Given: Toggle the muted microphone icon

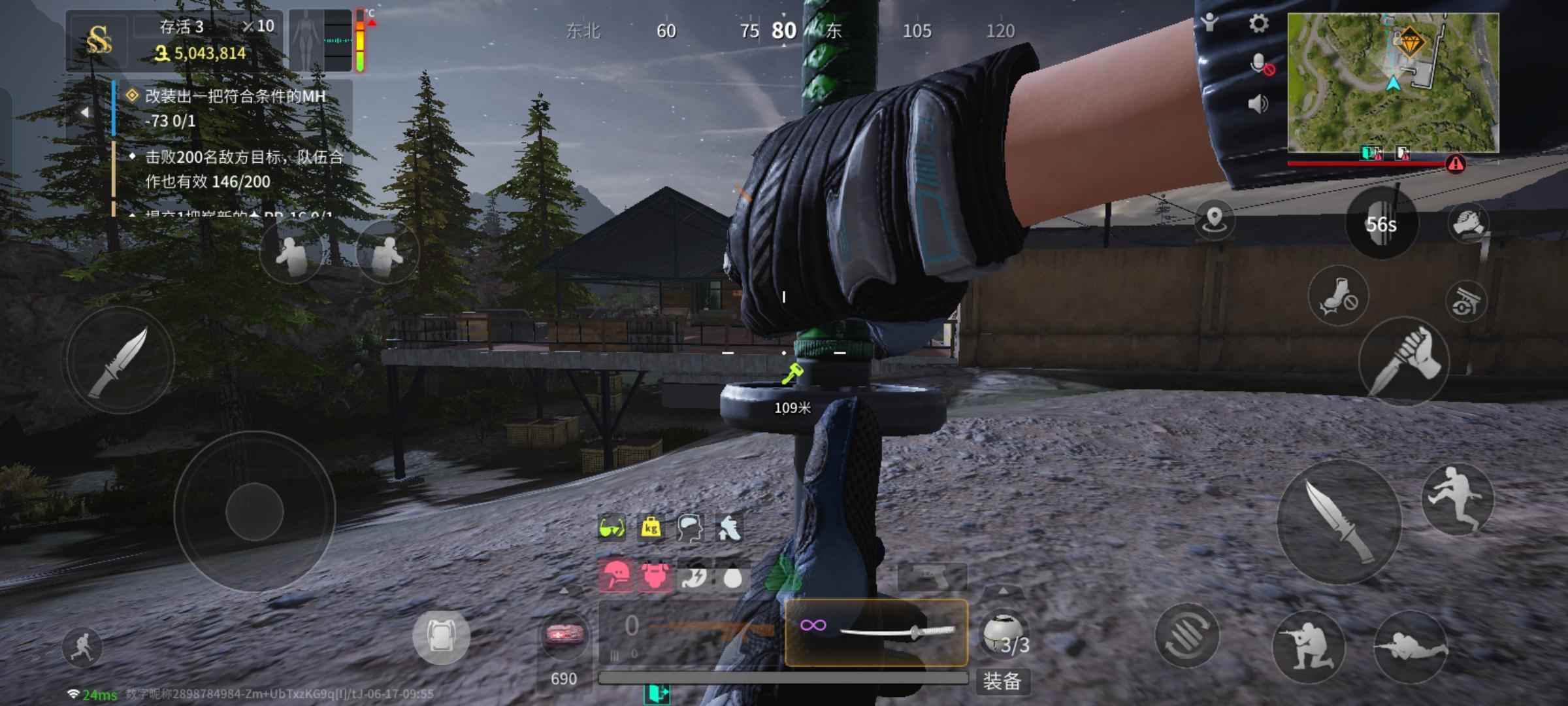Looking at the screenshot, I should click(1260, 65).
